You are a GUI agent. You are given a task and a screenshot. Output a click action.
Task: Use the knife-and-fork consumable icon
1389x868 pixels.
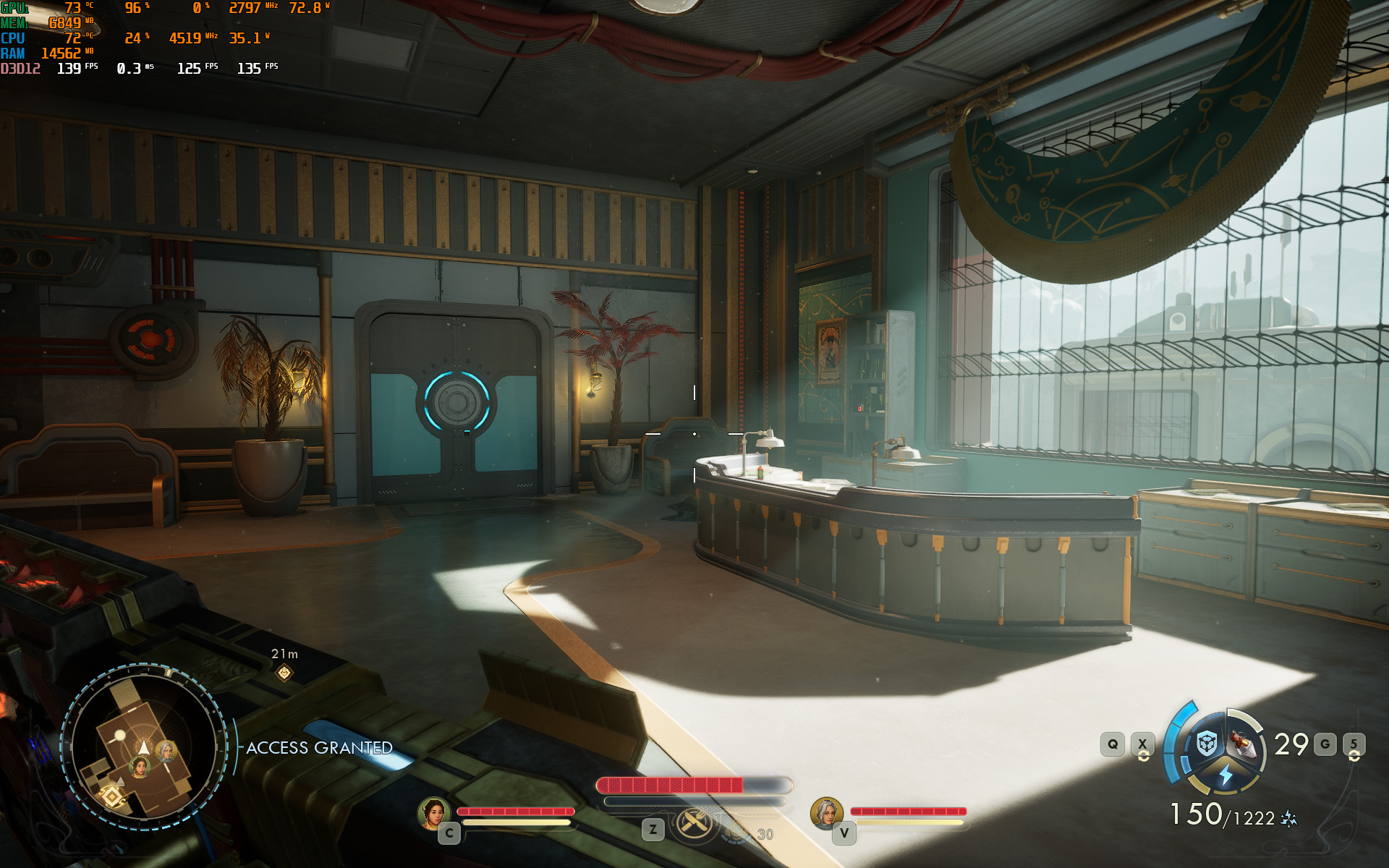tap(694, 822)
